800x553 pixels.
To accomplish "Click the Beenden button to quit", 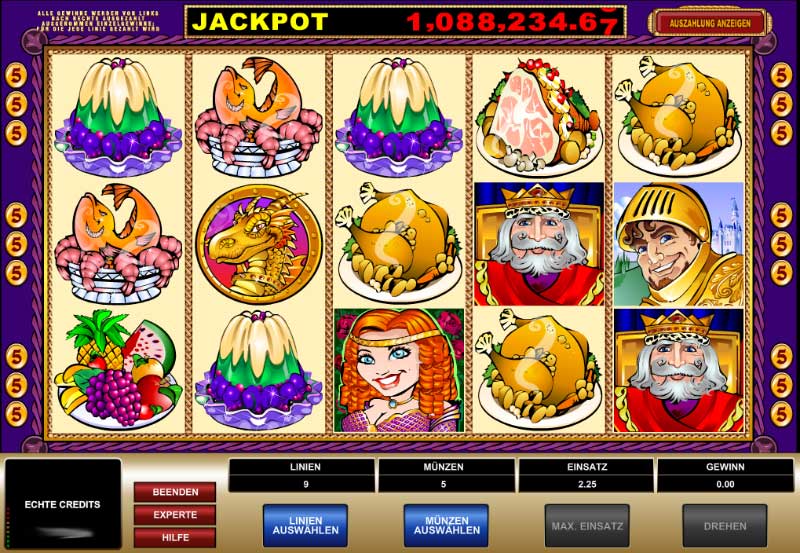I will pyautogui.click(x=175, y=492).
